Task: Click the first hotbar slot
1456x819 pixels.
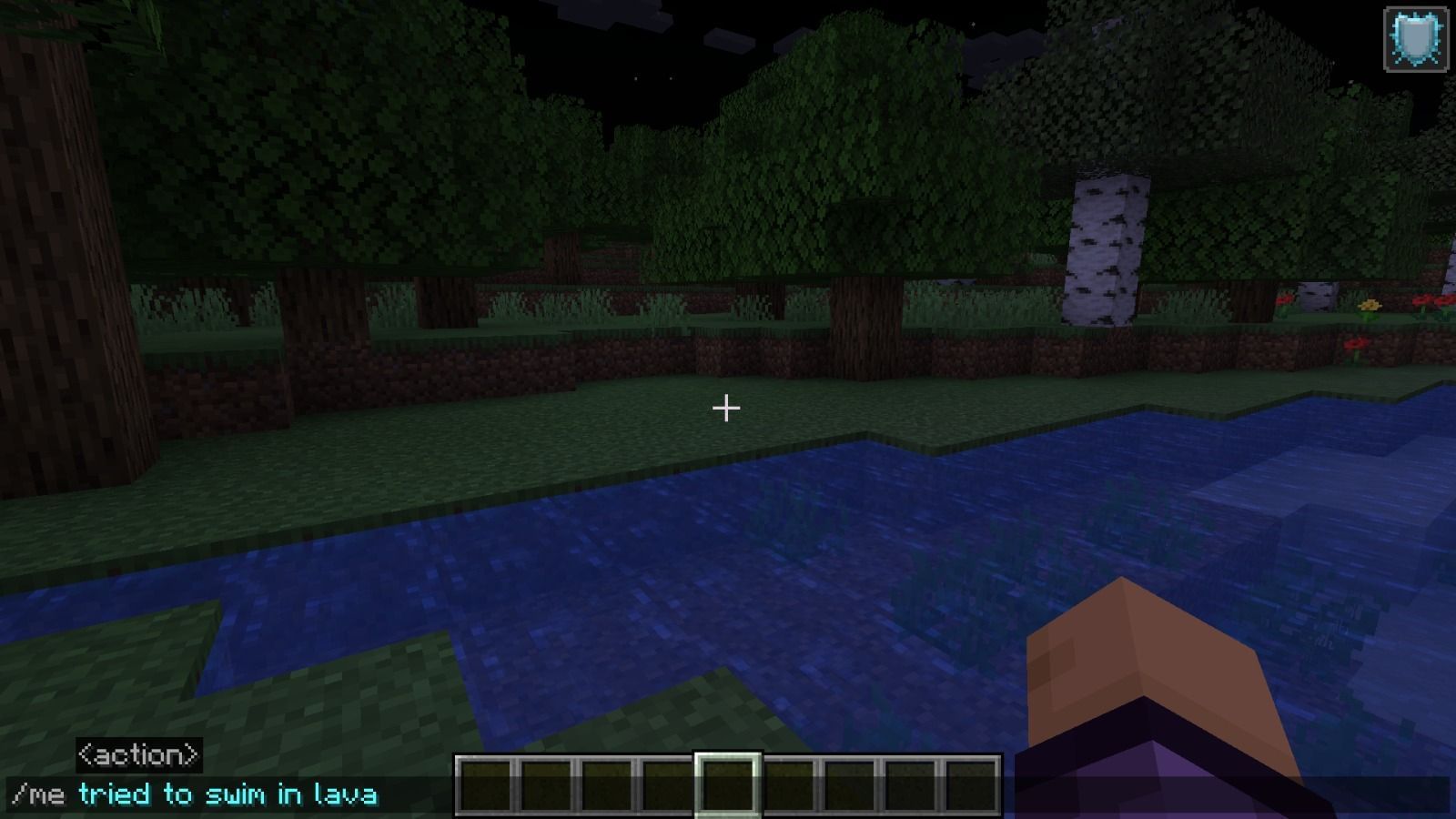Action: pos(487,784)
